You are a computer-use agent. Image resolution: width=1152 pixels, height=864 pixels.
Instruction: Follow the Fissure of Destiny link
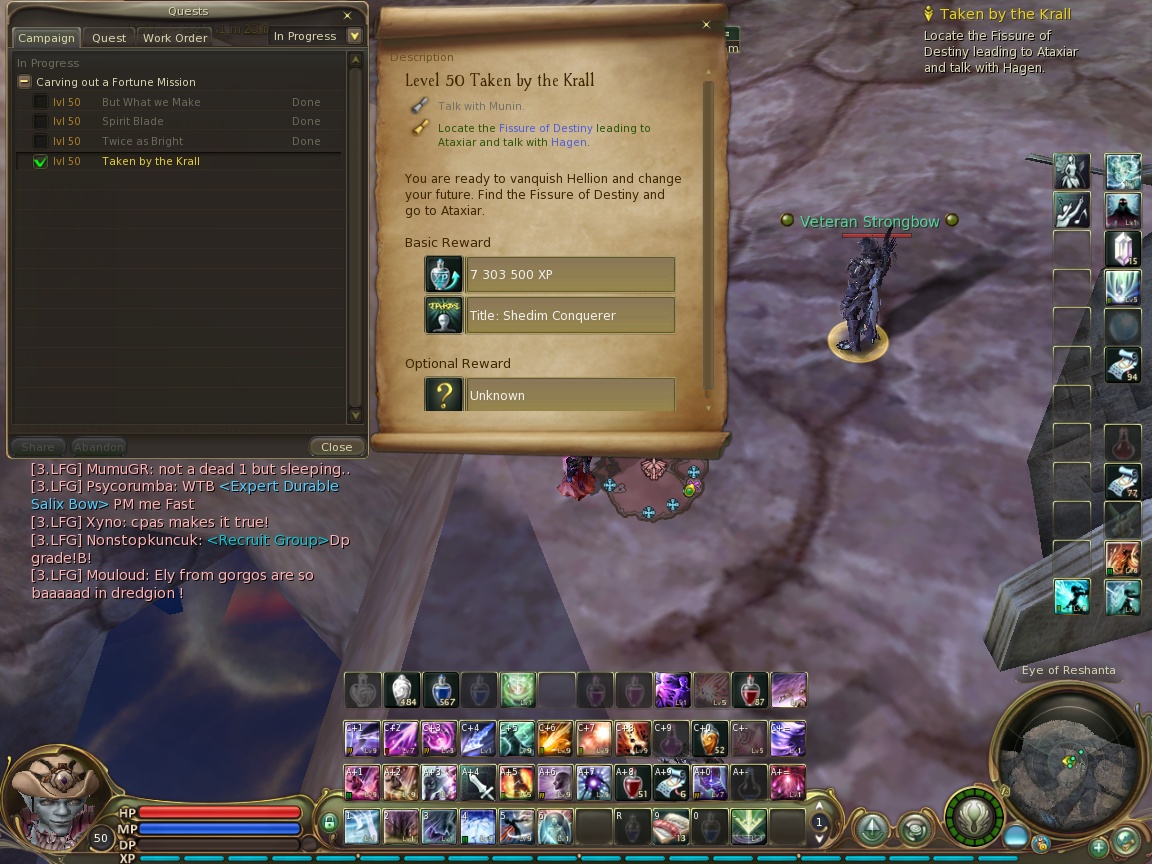pos(545,128)
